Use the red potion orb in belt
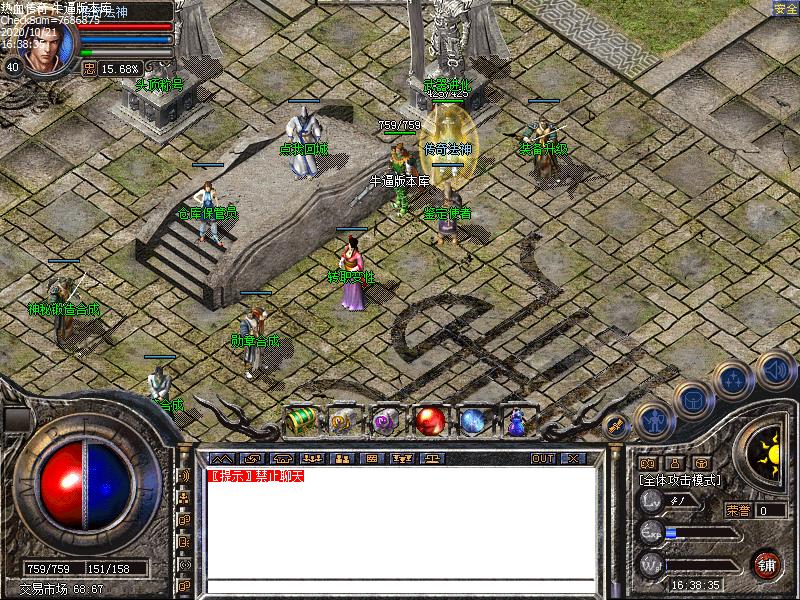 [431, 421]
